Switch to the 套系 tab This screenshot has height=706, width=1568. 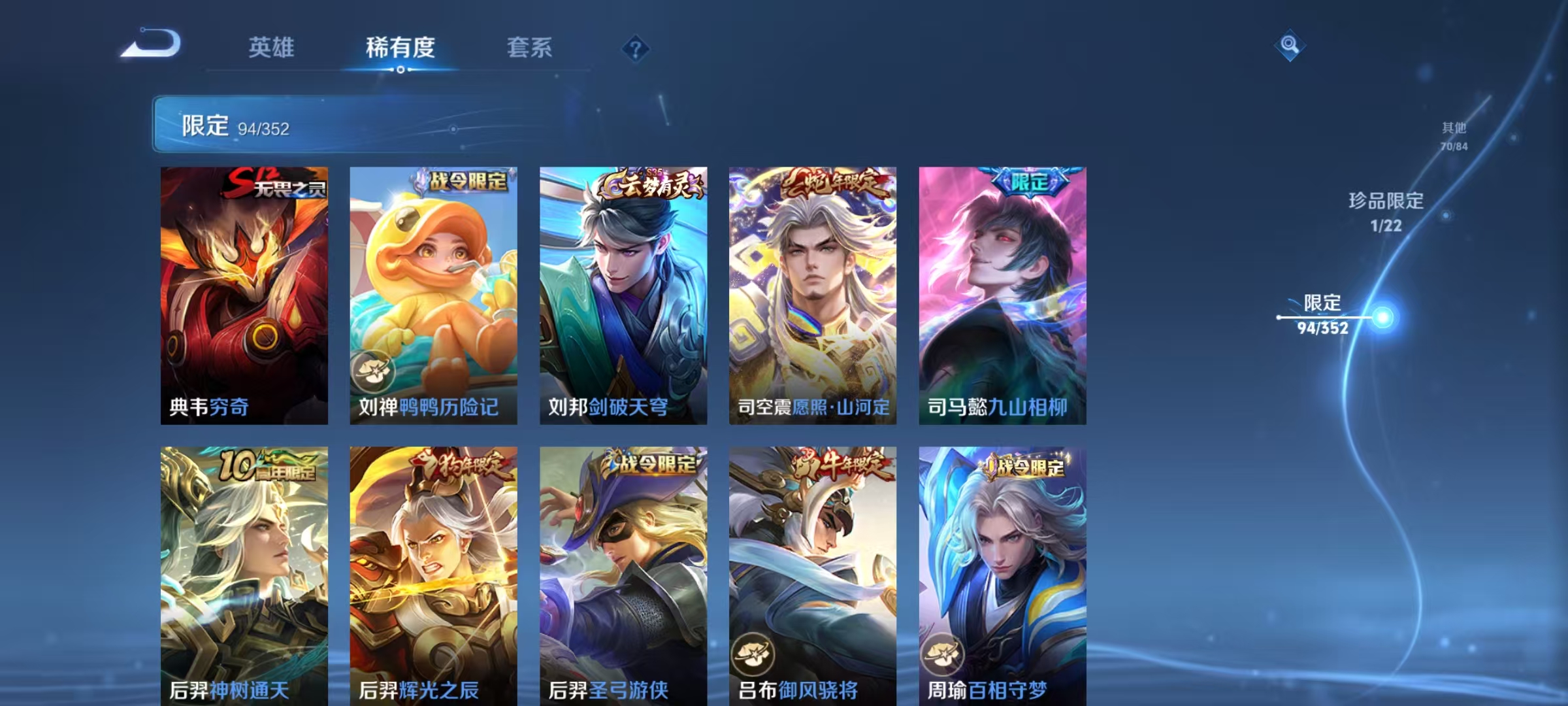click(529, 46)
